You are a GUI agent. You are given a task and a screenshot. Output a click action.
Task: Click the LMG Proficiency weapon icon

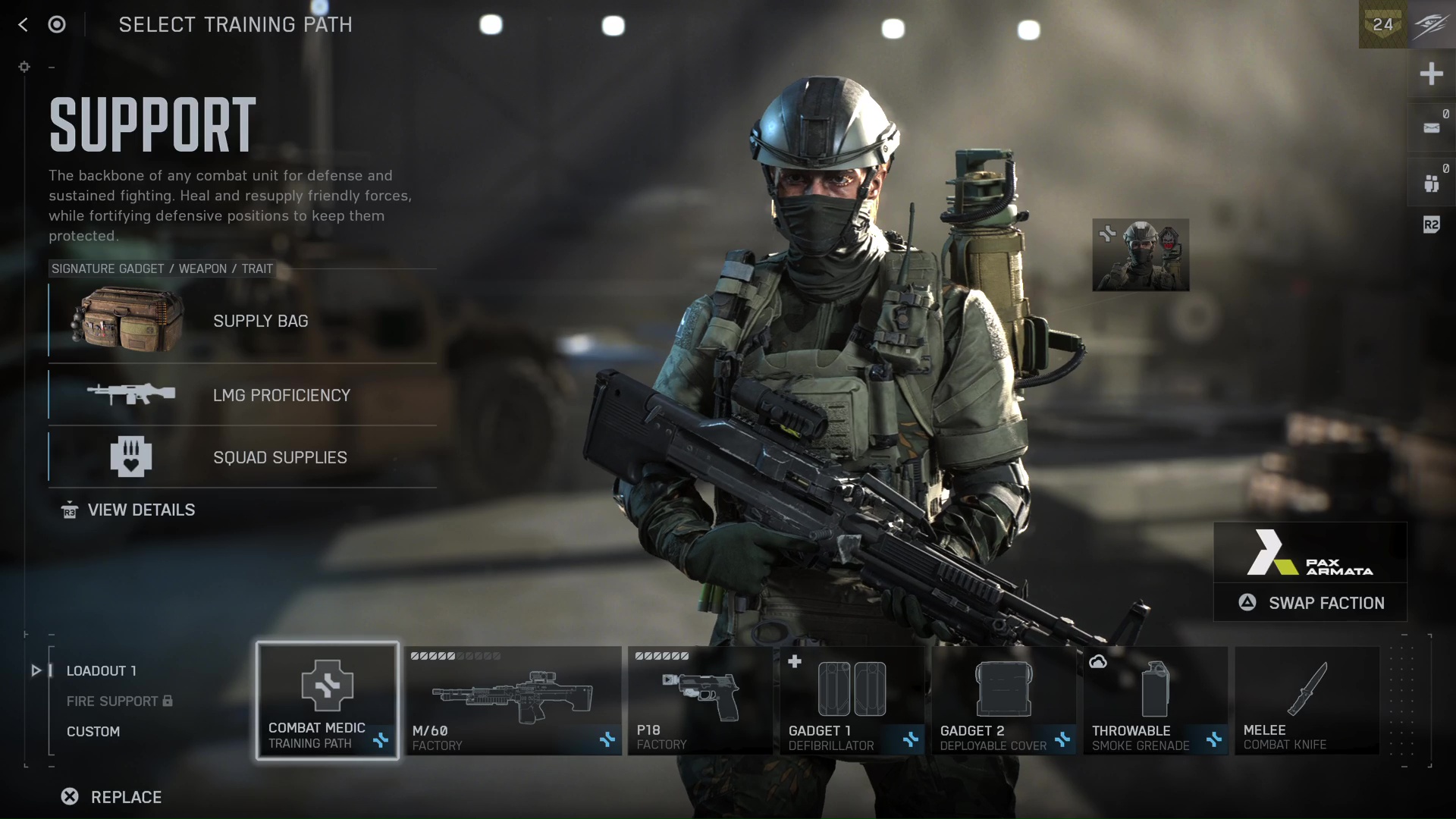point(129,394)
